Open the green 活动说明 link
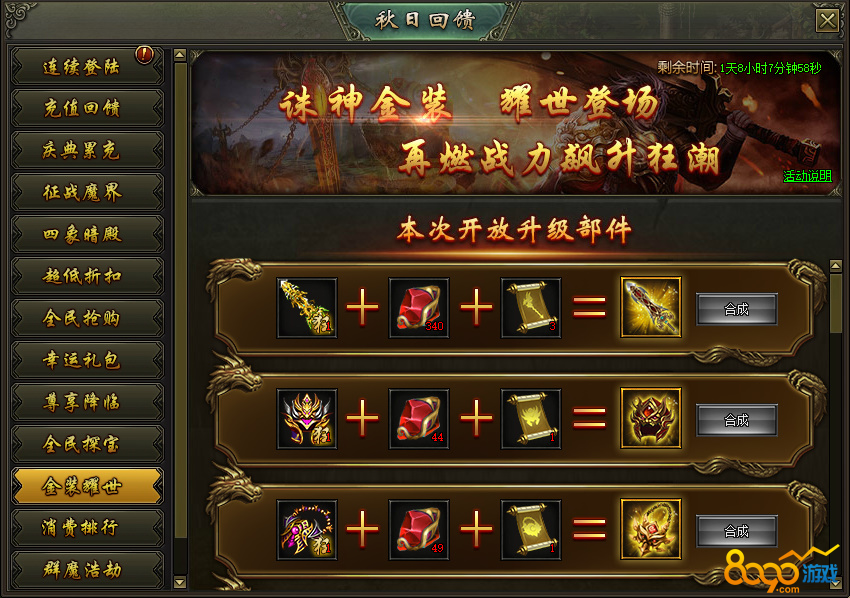The image size is (850, 598). (806, 176)
